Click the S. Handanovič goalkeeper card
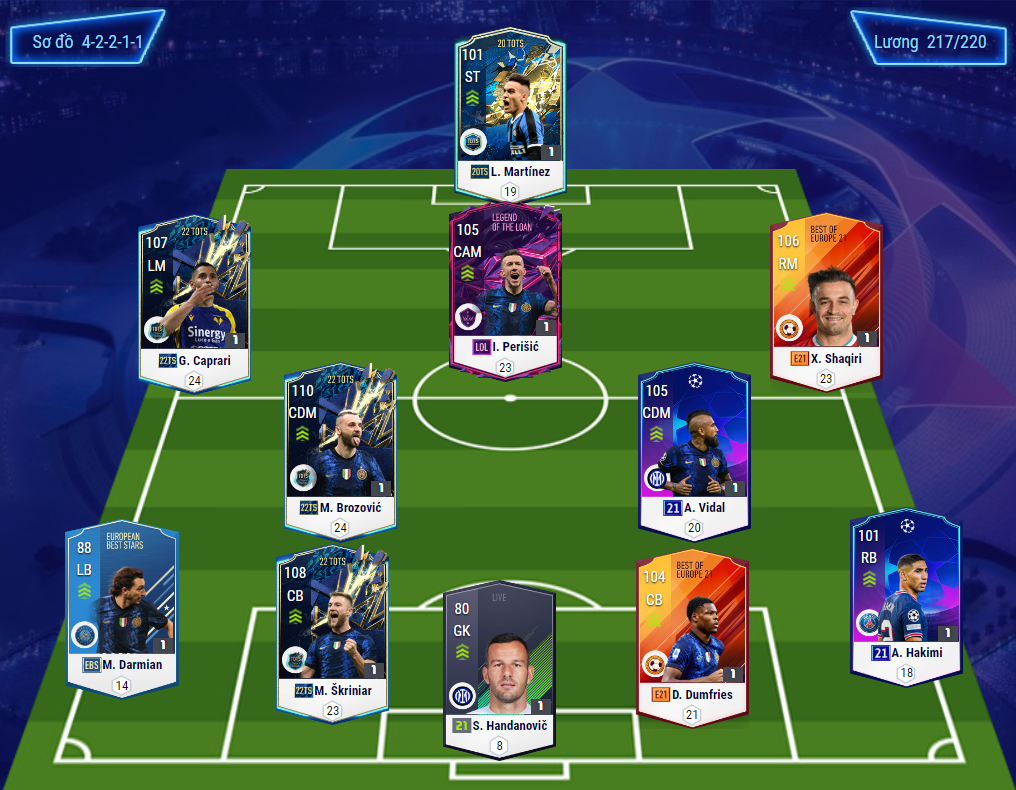Viewport: 1016px width, 790px height. pos(499,660)
